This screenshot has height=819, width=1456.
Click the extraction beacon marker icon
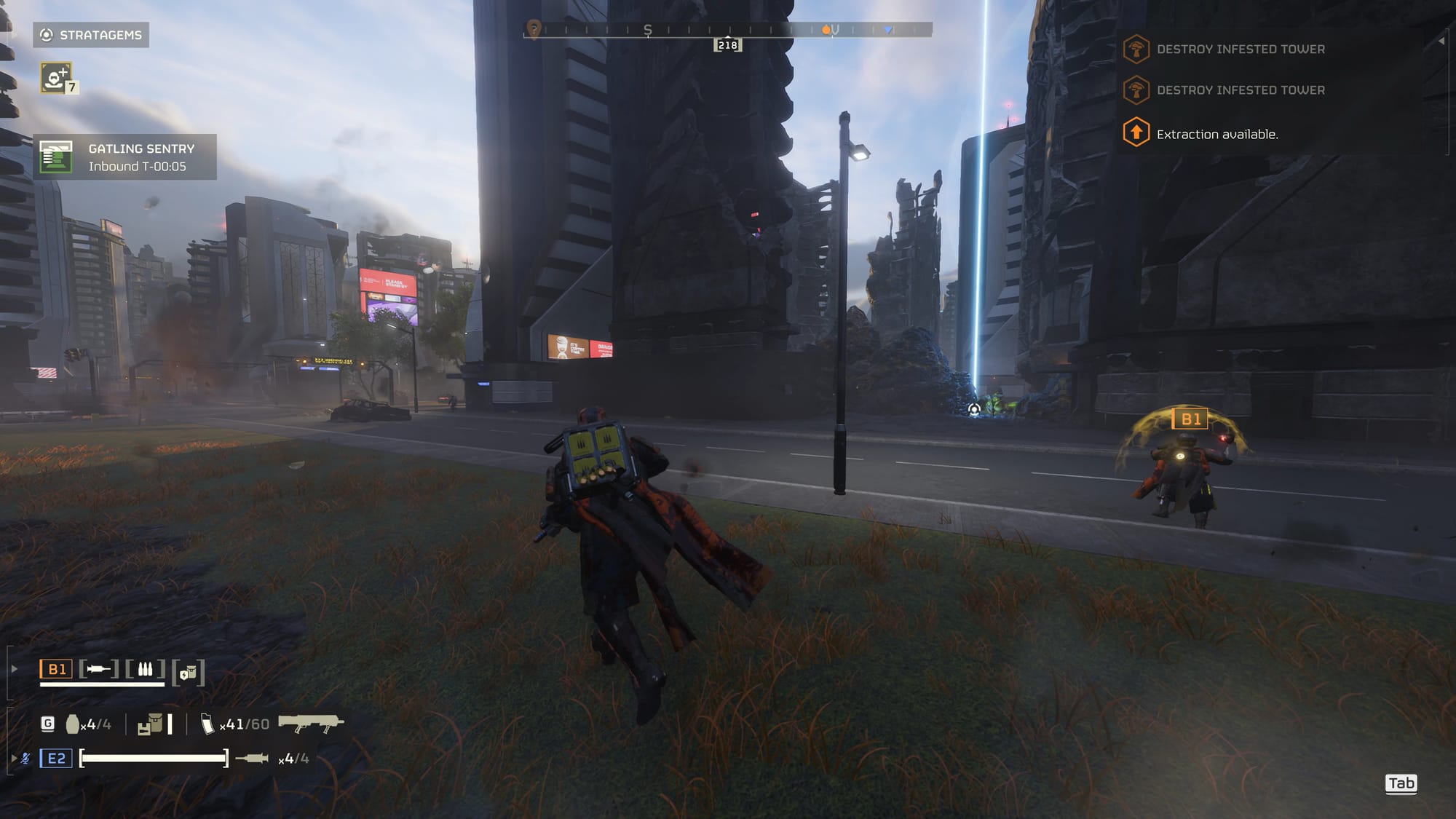click(x=974, y=410)
